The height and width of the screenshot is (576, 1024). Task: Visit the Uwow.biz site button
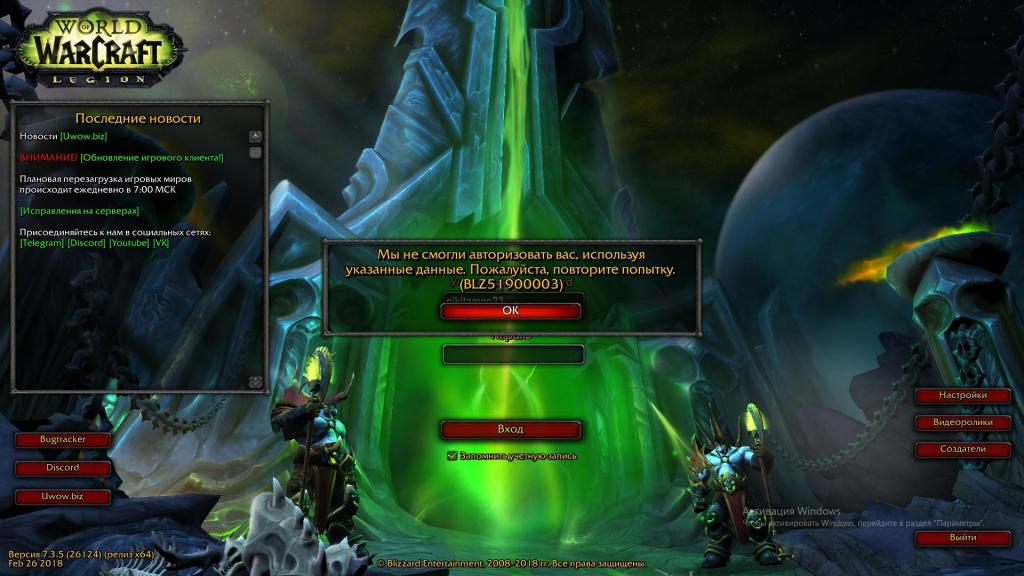tap(62, 496)
